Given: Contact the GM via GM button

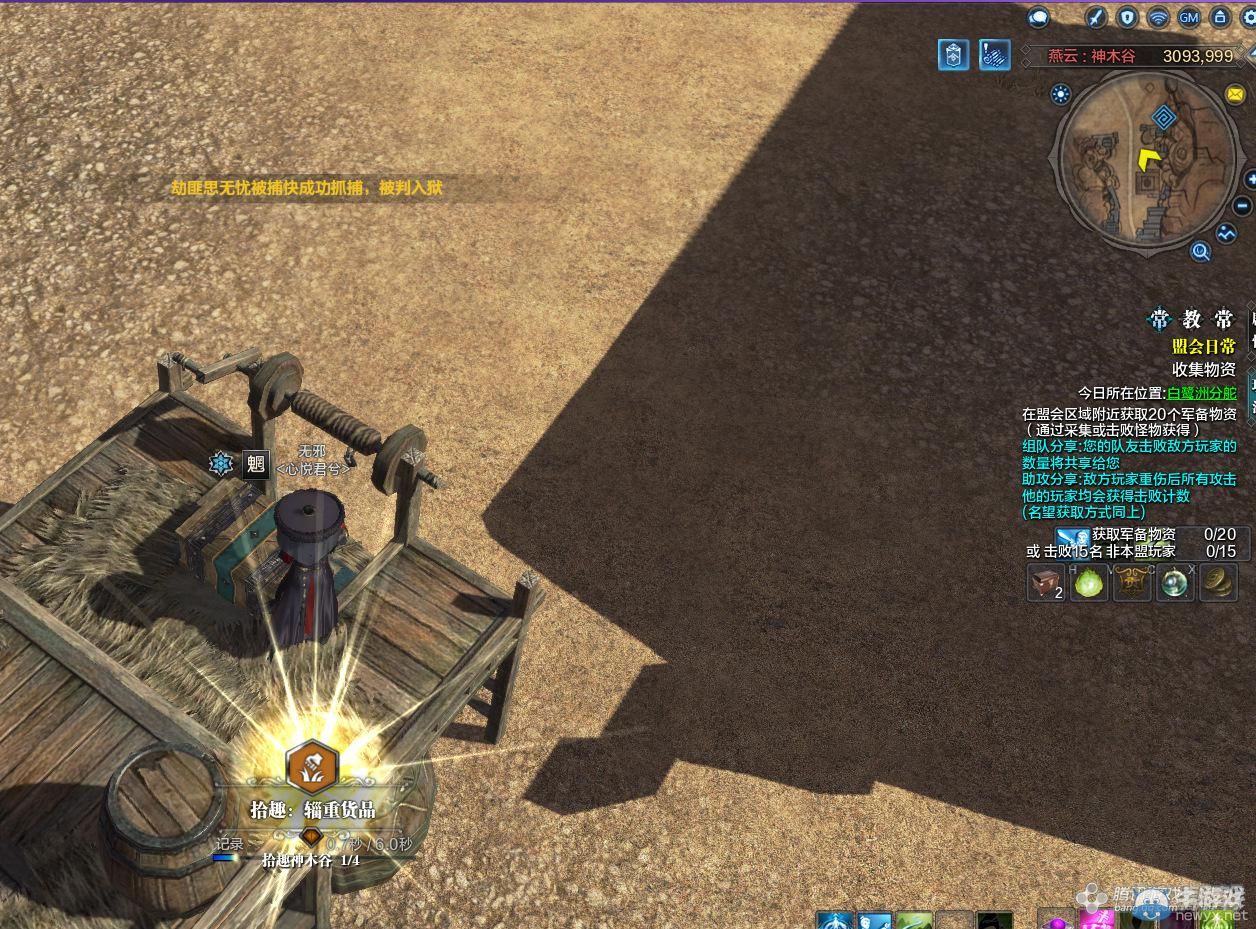Looking at the screenshot, I should coord(1189,17).
